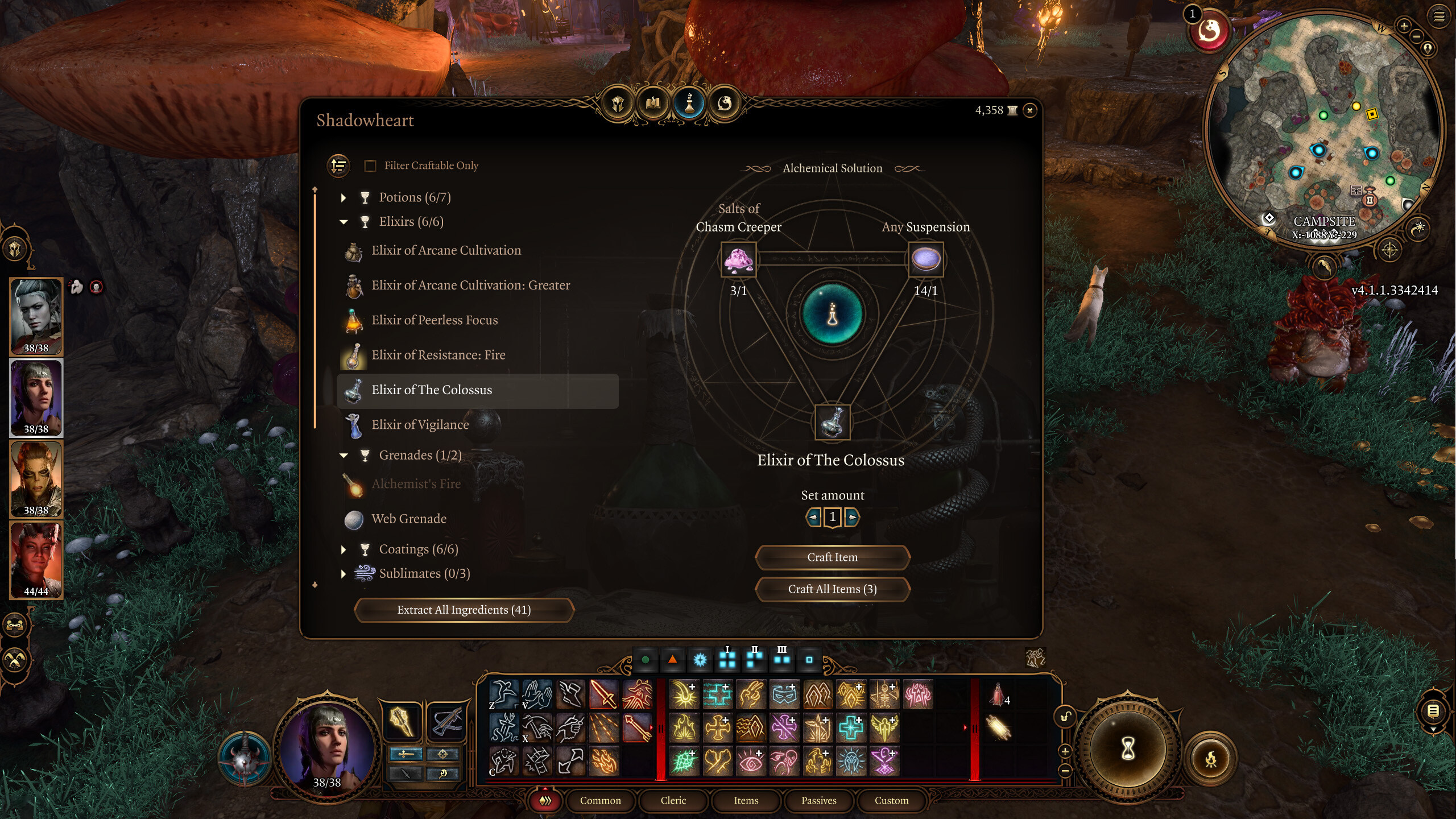
Task: Collapse the Elixirs (6/6) category
Action: click(343, 221)
